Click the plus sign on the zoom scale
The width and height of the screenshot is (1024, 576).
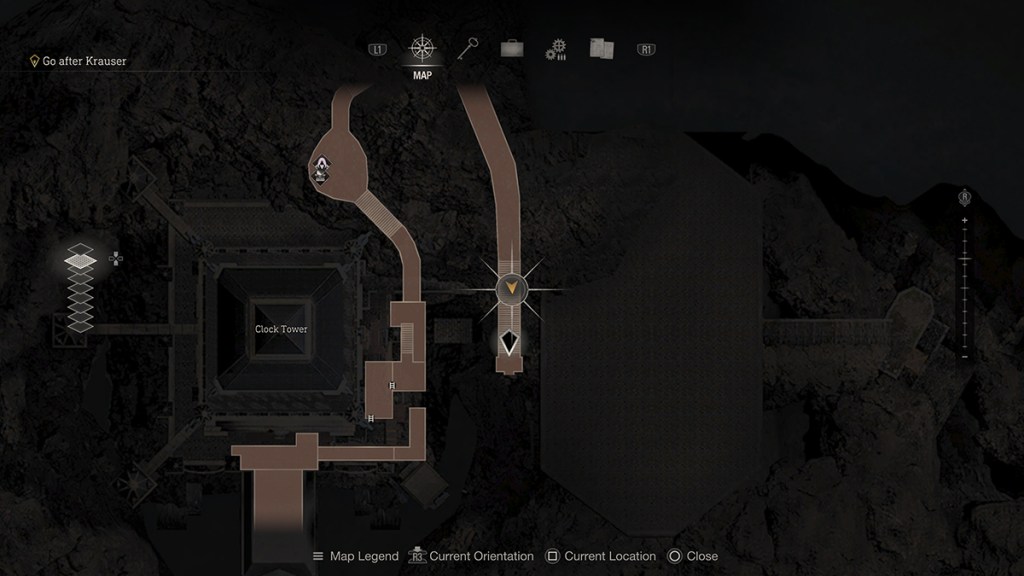[x=965, y=220]
